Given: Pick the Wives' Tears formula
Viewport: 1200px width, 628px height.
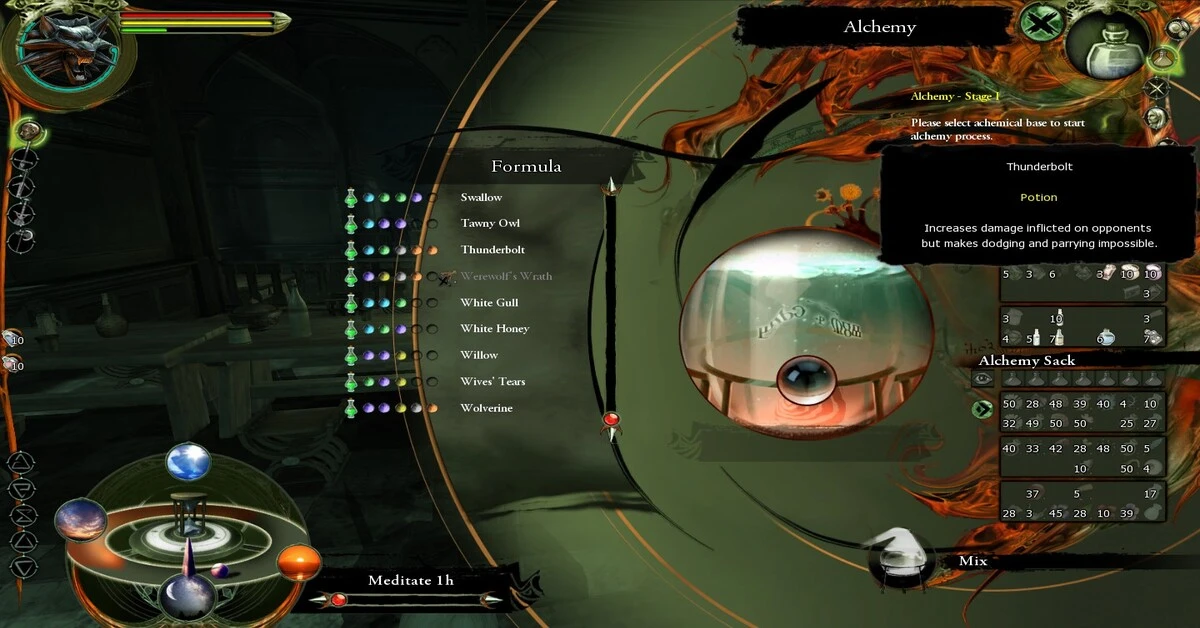Looking at the screenshot, I should click(x=492, y=382).
